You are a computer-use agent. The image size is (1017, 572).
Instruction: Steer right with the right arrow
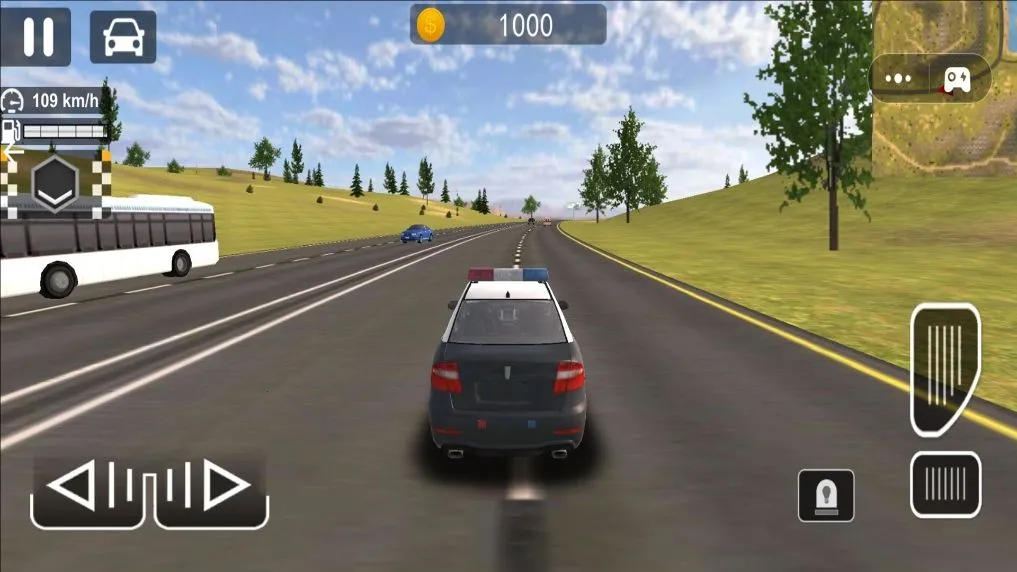click(x=212, y=489)
